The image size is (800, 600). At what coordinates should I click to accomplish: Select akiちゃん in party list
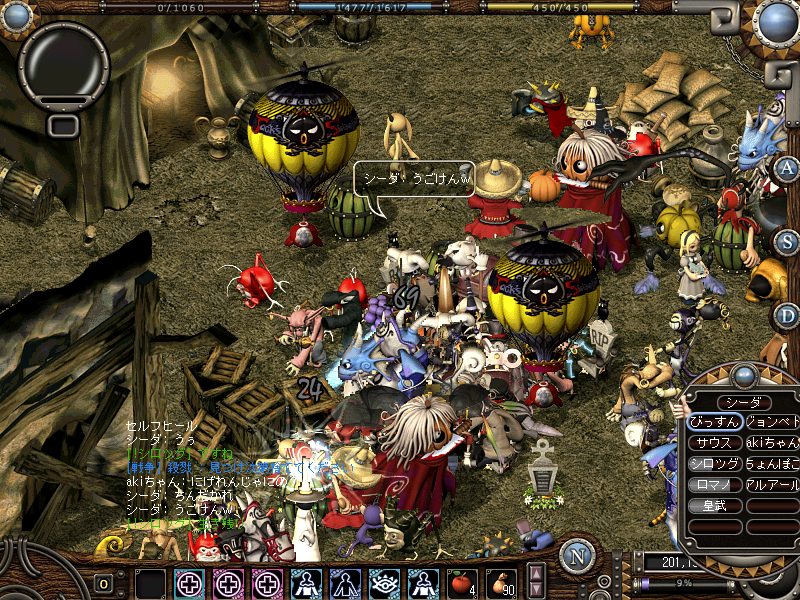coord(773,442)
